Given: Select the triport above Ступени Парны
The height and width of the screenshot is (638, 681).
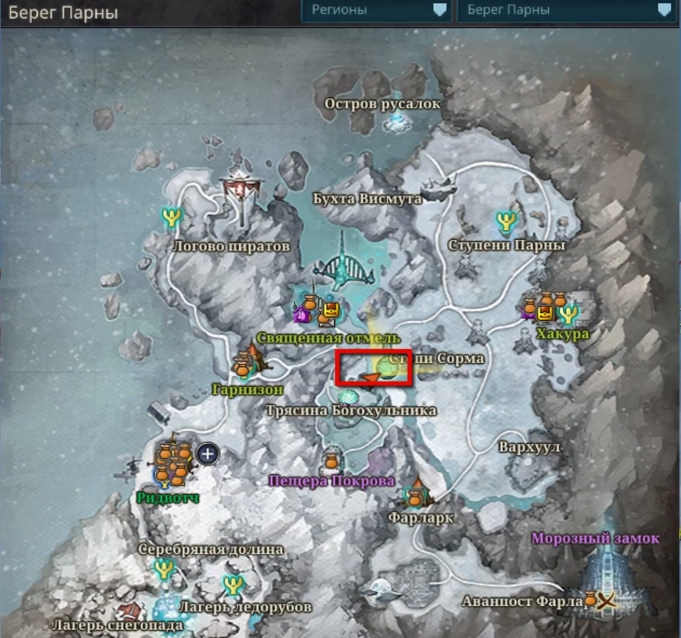Looking at the screenshot, I should [x=505, y=220].
